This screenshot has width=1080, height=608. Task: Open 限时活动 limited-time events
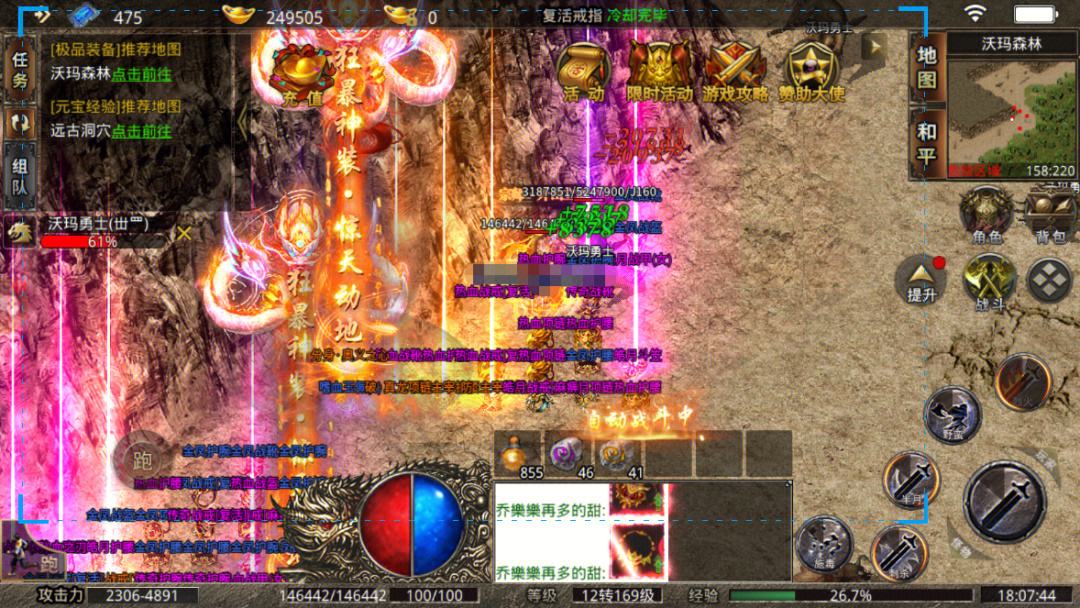point(658,70)
